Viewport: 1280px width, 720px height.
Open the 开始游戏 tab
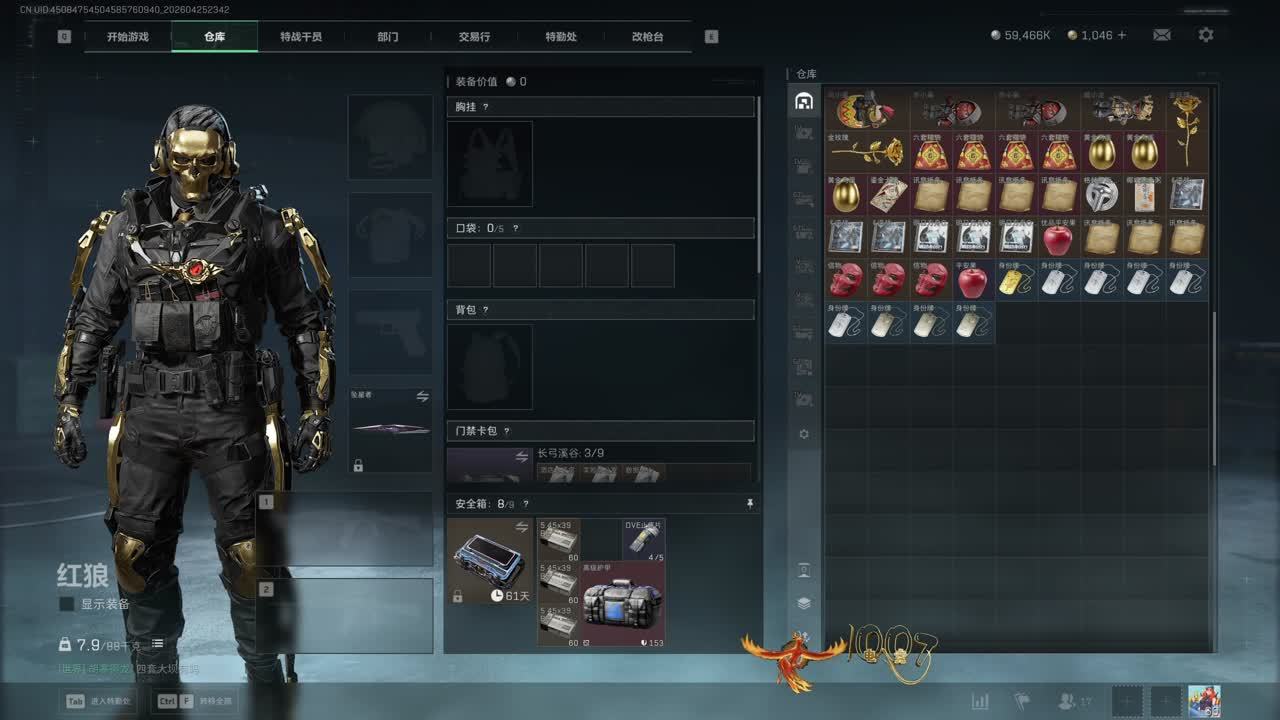[x=128, y=37]
